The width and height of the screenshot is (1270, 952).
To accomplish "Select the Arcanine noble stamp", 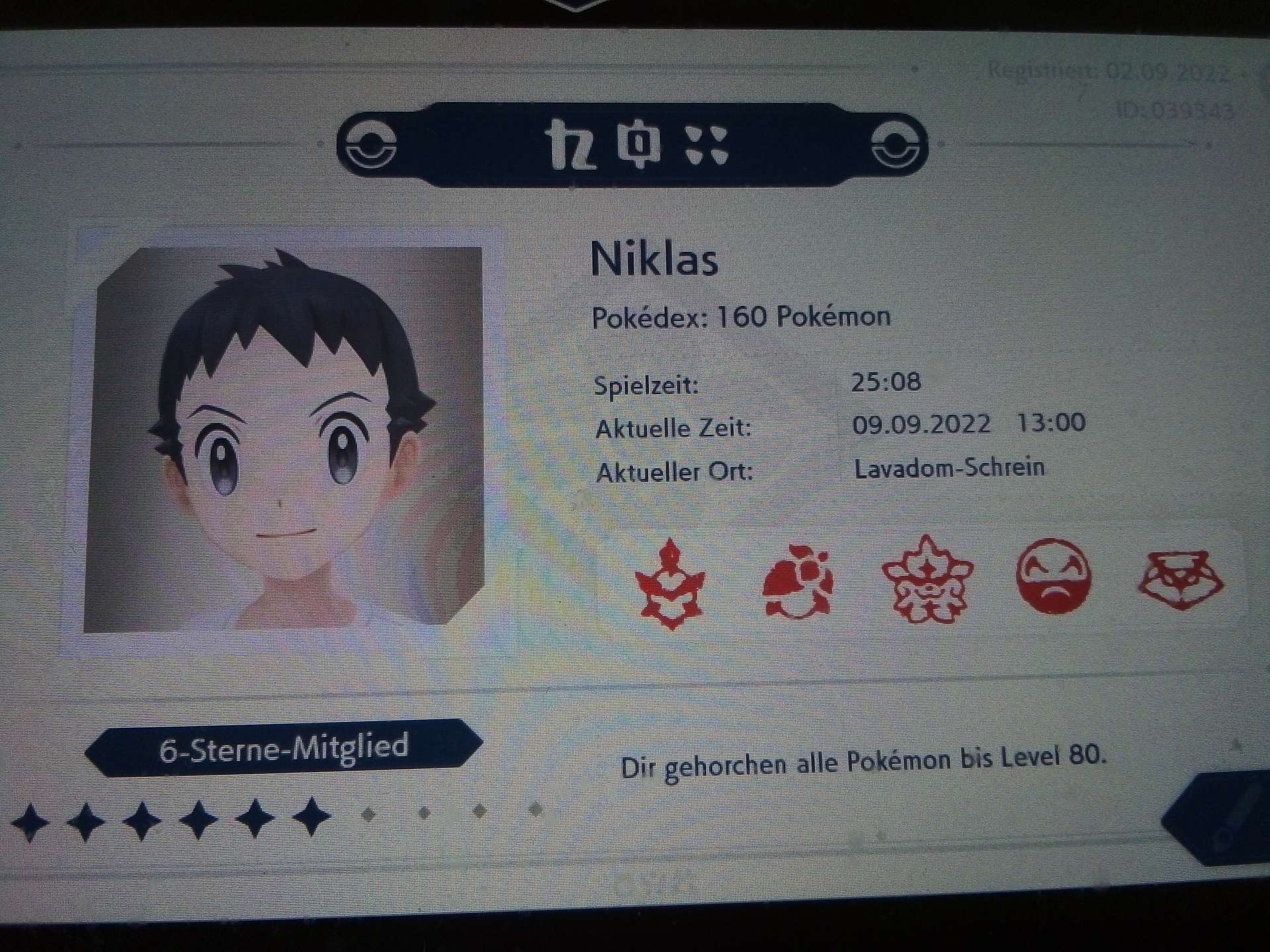I will click(x=926, y=580).
